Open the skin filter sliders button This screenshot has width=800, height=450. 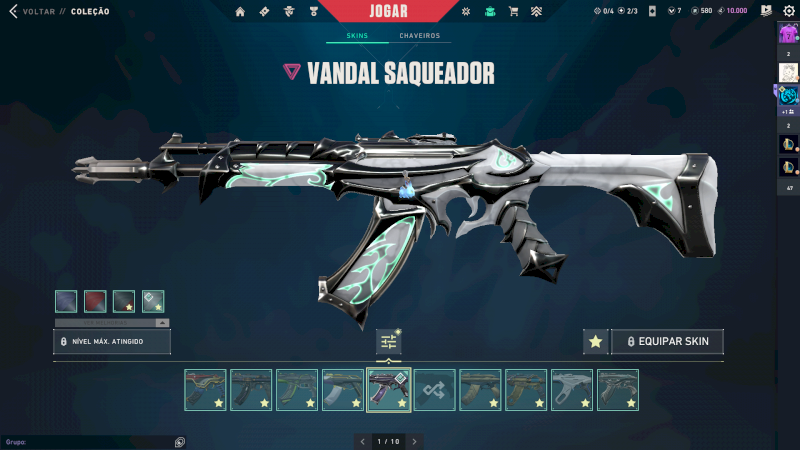[x=389, y=341]
